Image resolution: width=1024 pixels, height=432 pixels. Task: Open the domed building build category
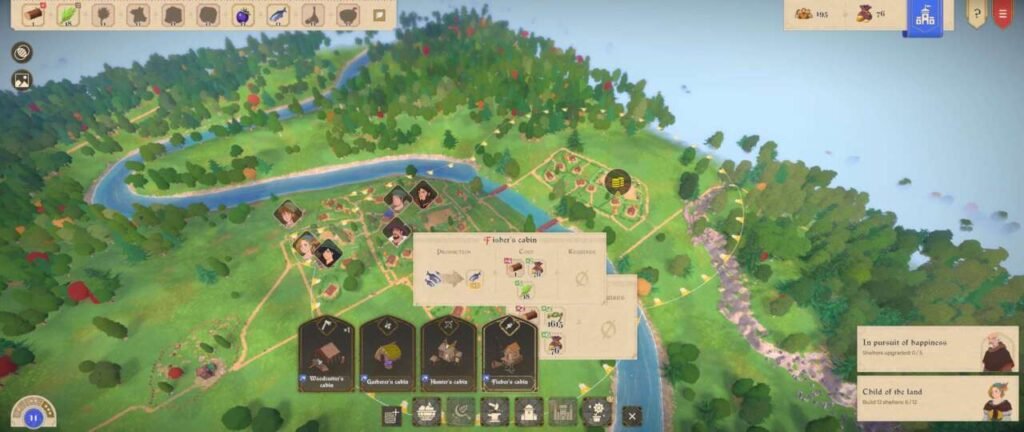[529, 412]
